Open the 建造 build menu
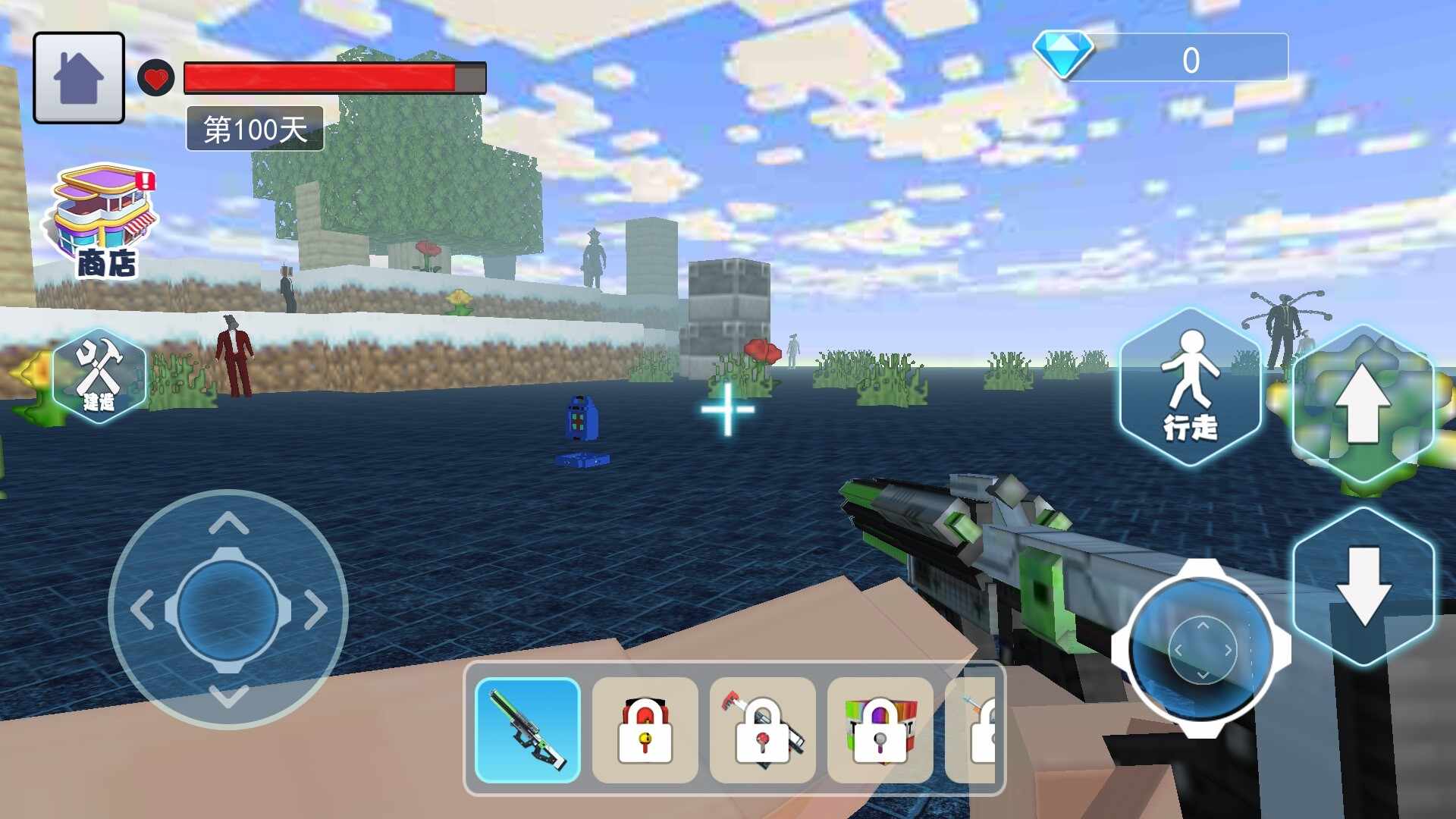The width and height of the screenshot is (1456, 819). 99,376
